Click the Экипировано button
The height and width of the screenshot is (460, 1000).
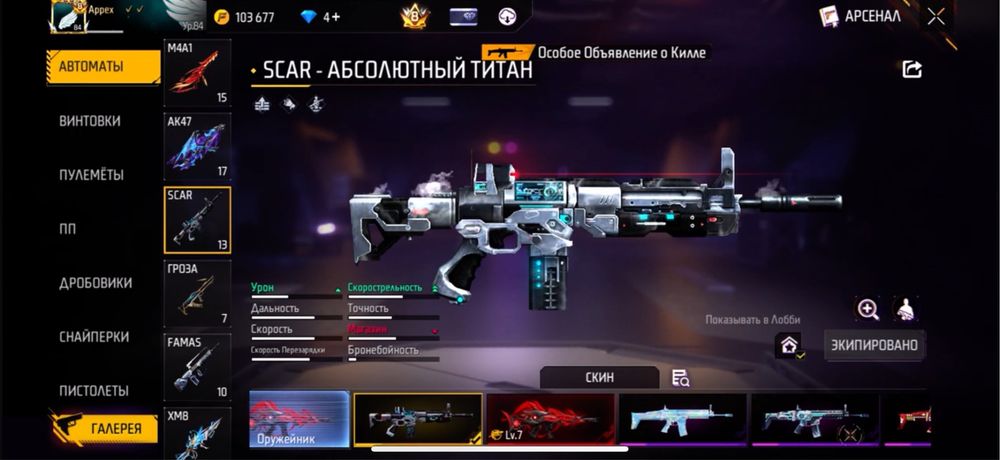[x=874, y=346]
